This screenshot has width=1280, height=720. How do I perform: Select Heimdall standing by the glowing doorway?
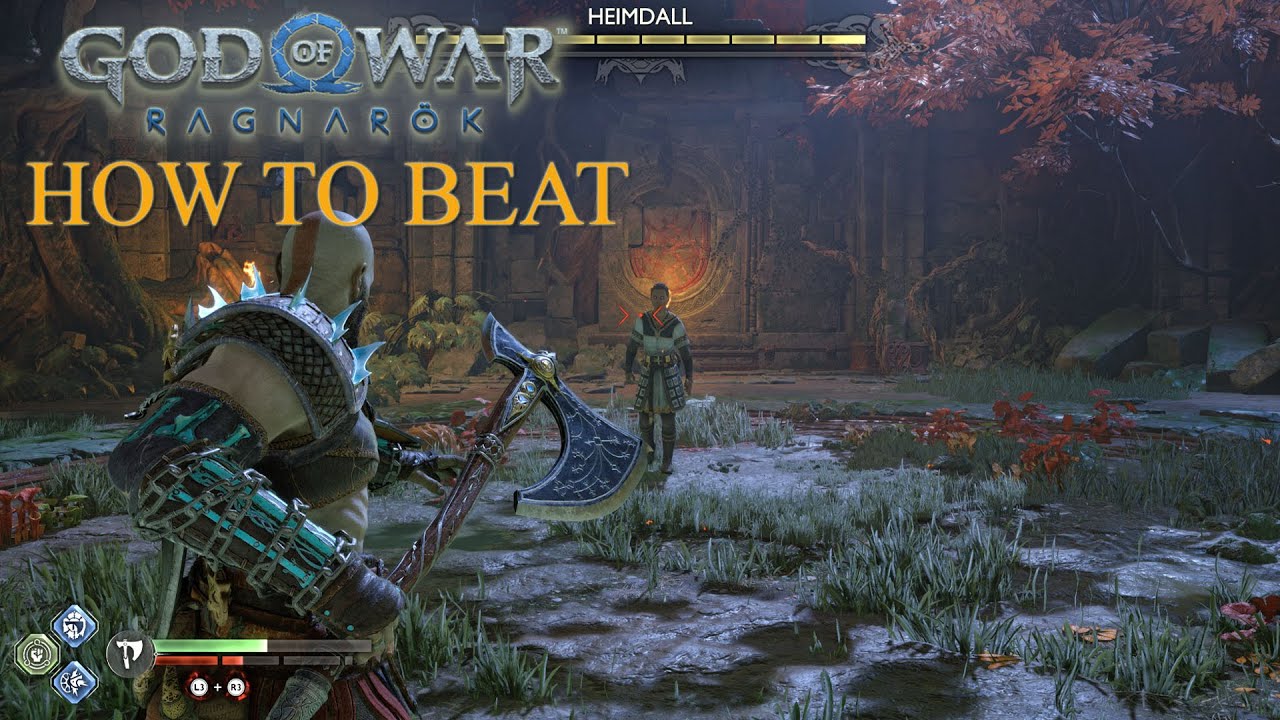click(660, 370)
